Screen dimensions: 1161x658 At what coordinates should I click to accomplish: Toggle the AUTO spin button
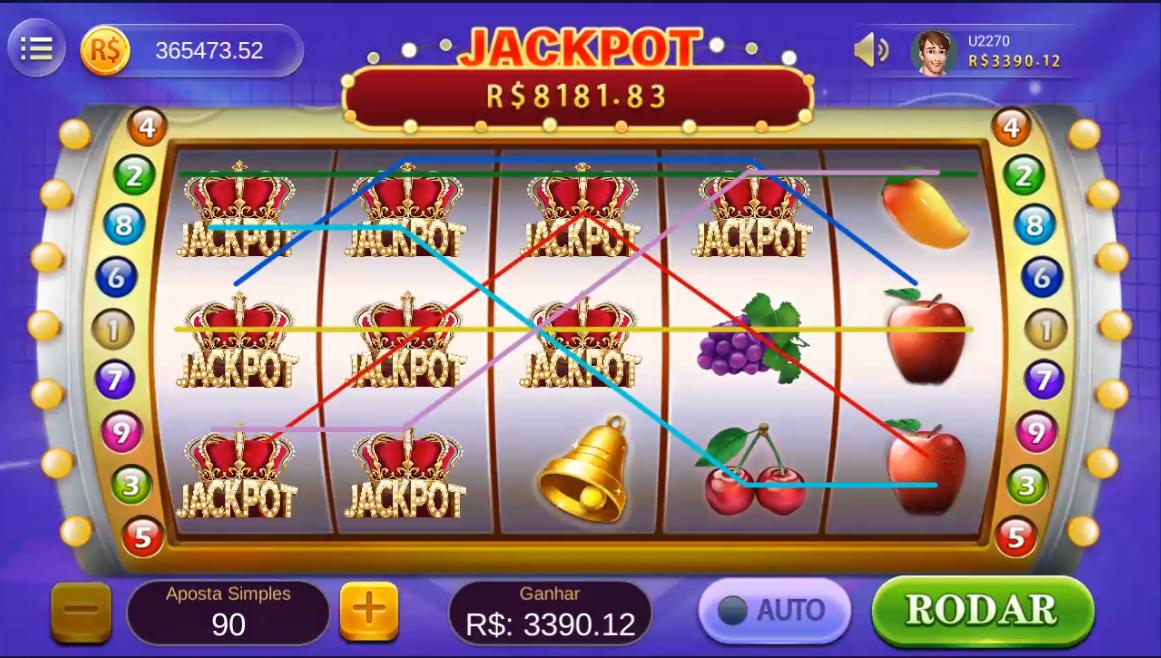(x=773, y=610)
